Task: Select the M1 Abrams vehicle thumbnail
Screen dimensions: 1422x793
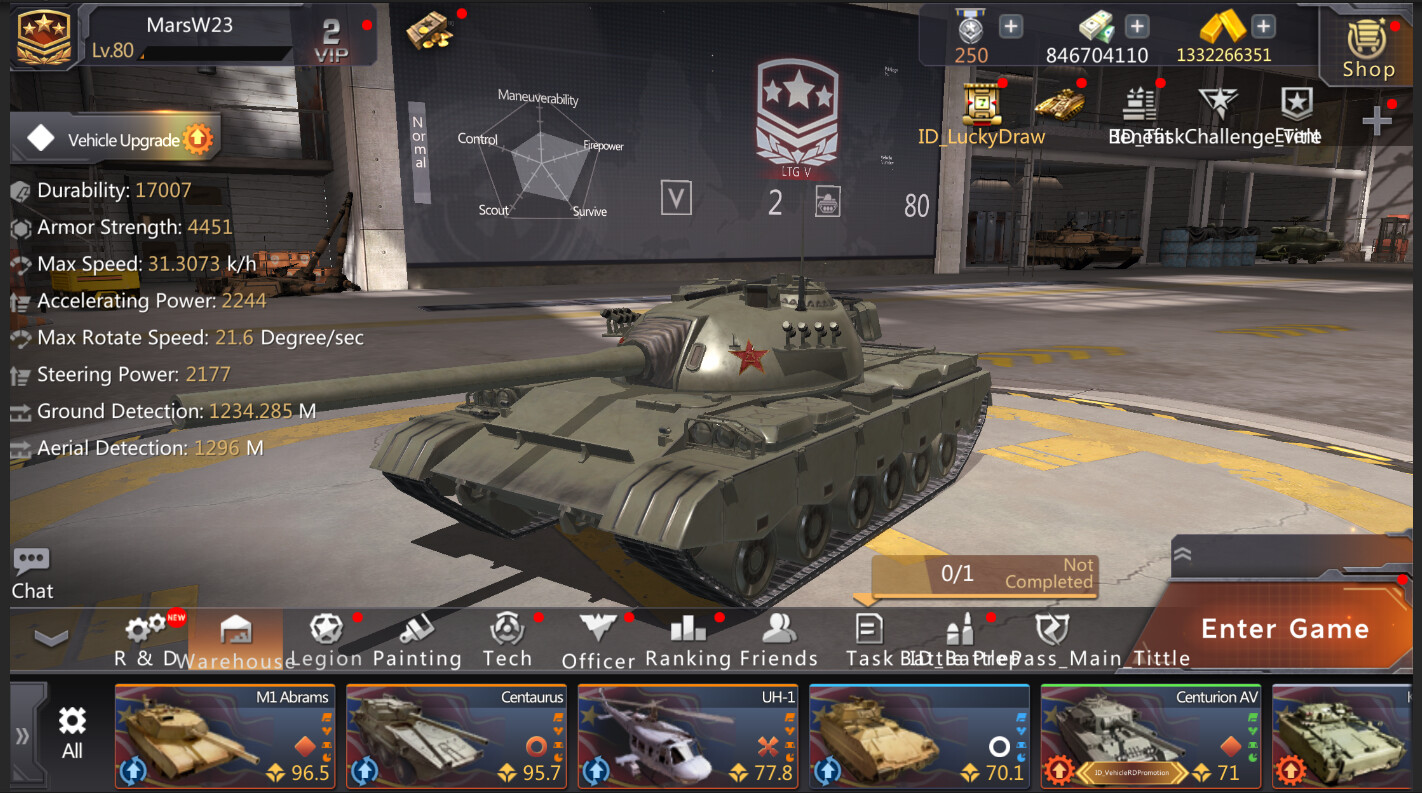Action: click(x=224, y=736)
